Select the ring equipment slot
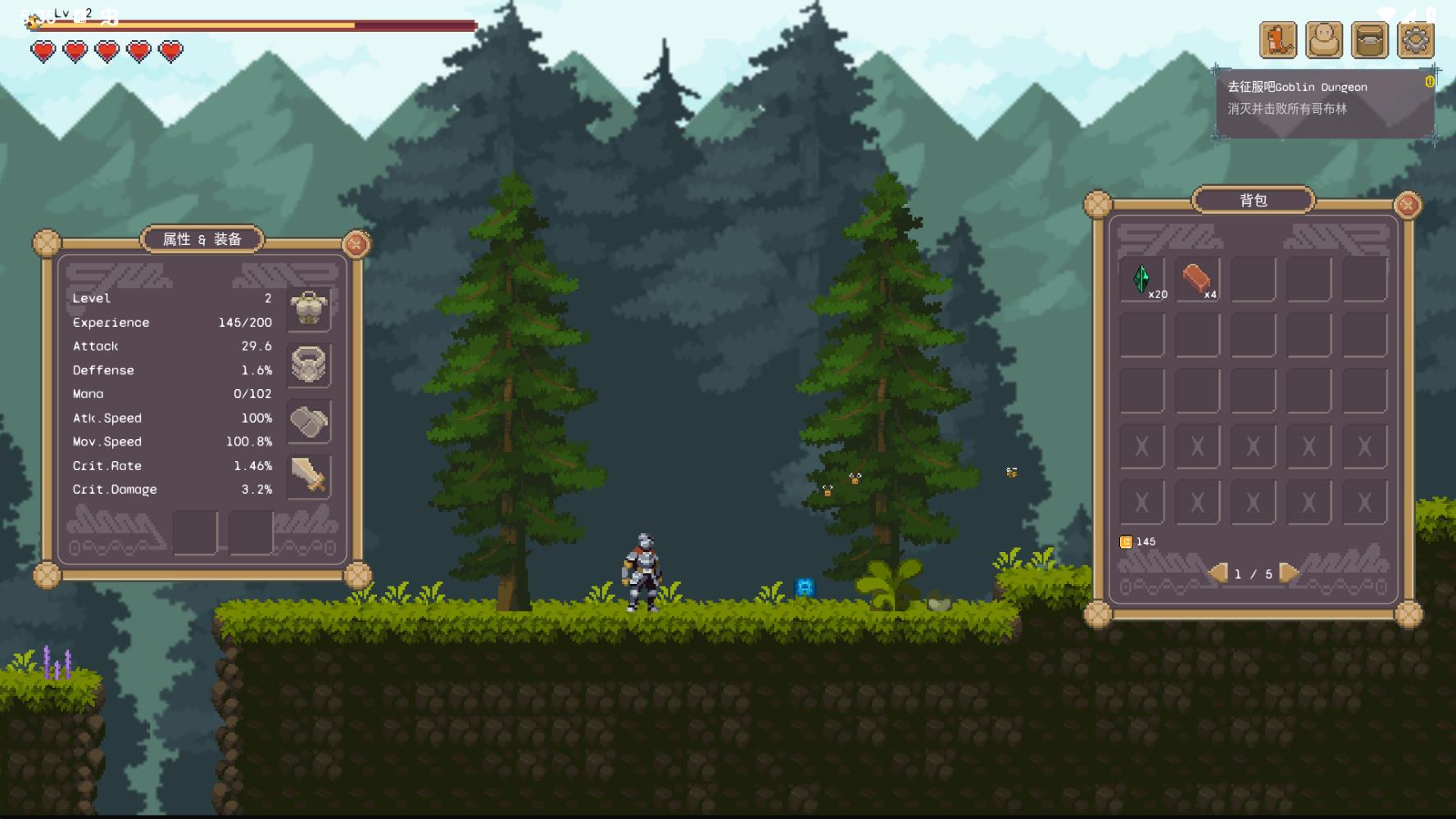The width and height of the screenshot is (1456, 819). coord(309,364)
